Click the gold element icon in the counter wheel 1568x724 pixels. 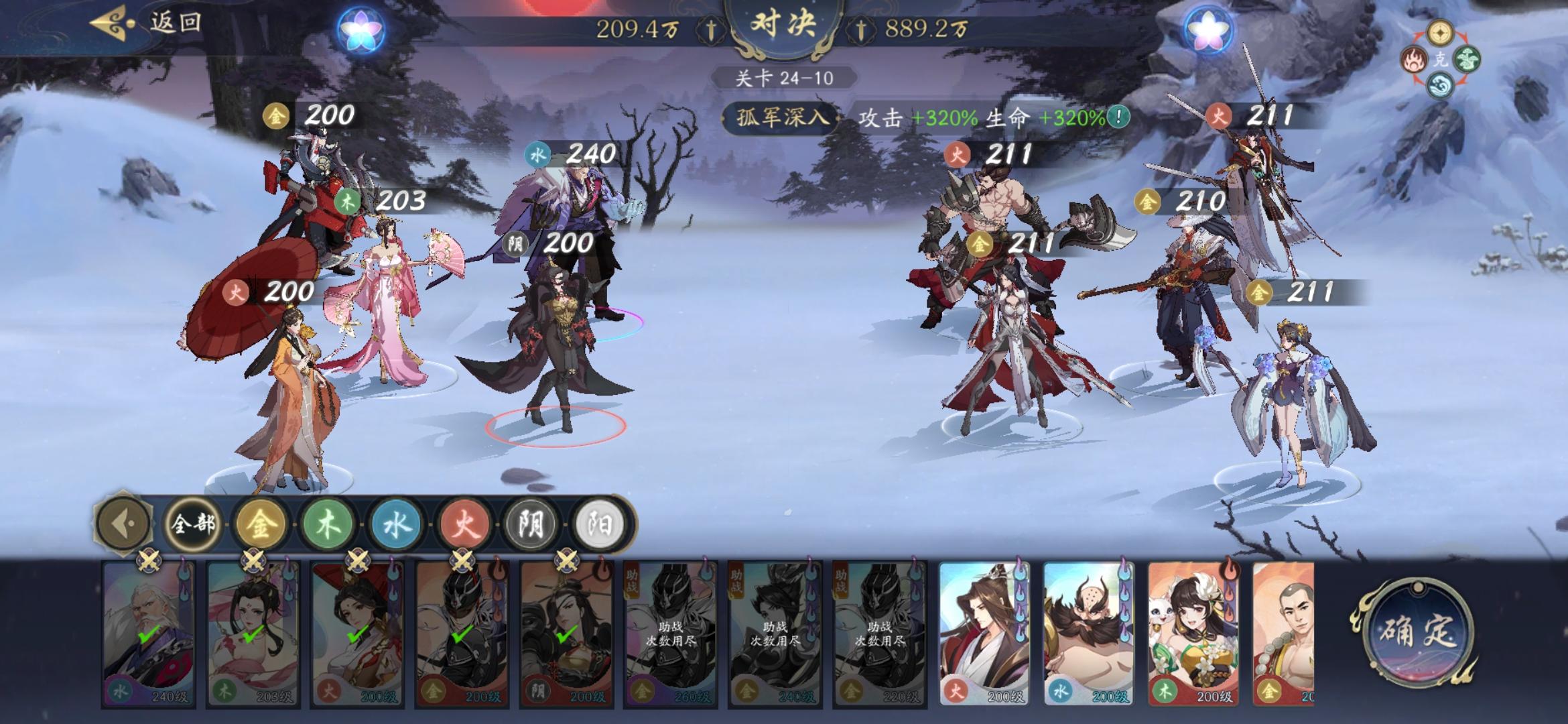pos(1439,34)
